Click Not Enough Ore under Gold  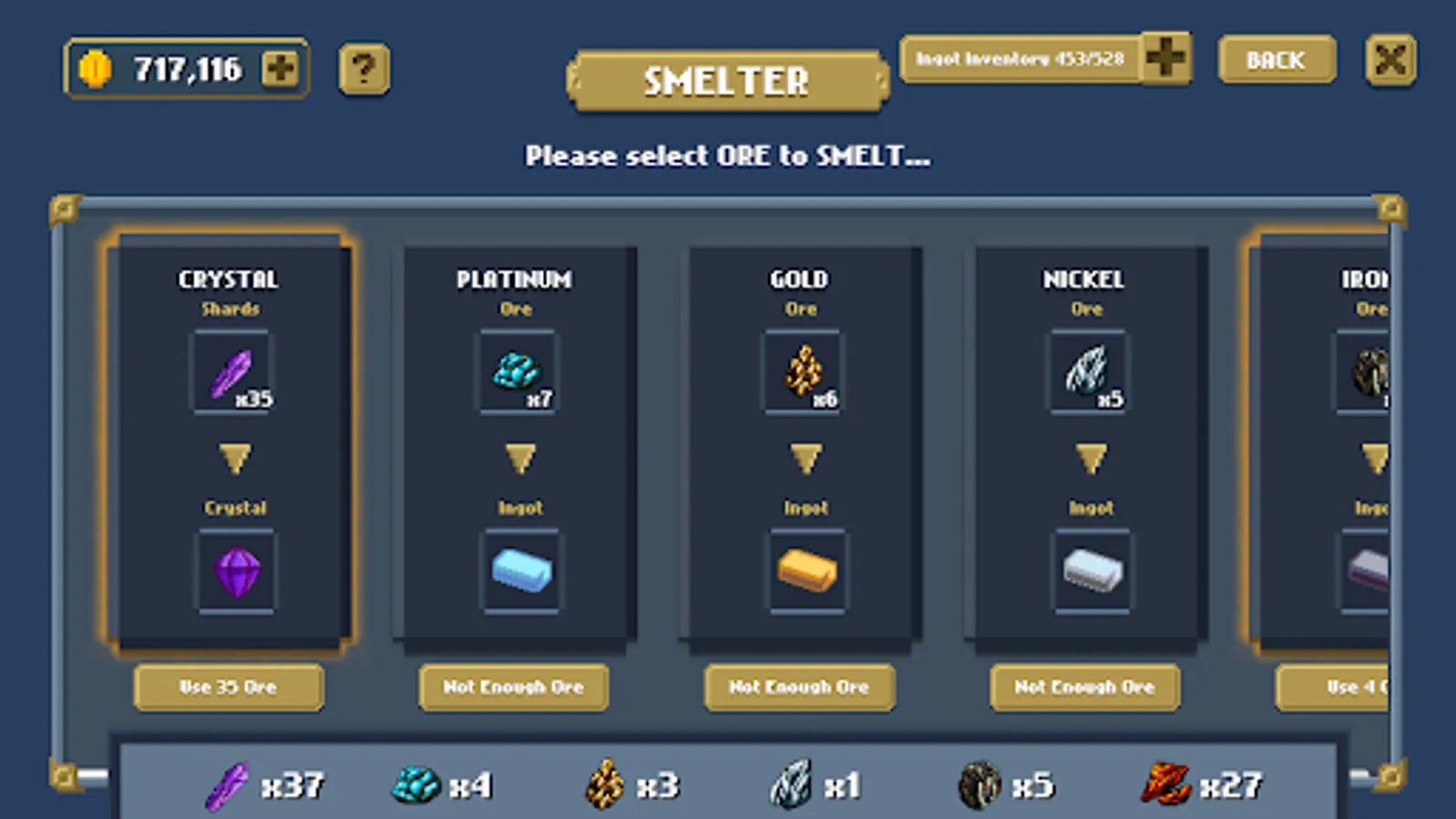[800, 687]
